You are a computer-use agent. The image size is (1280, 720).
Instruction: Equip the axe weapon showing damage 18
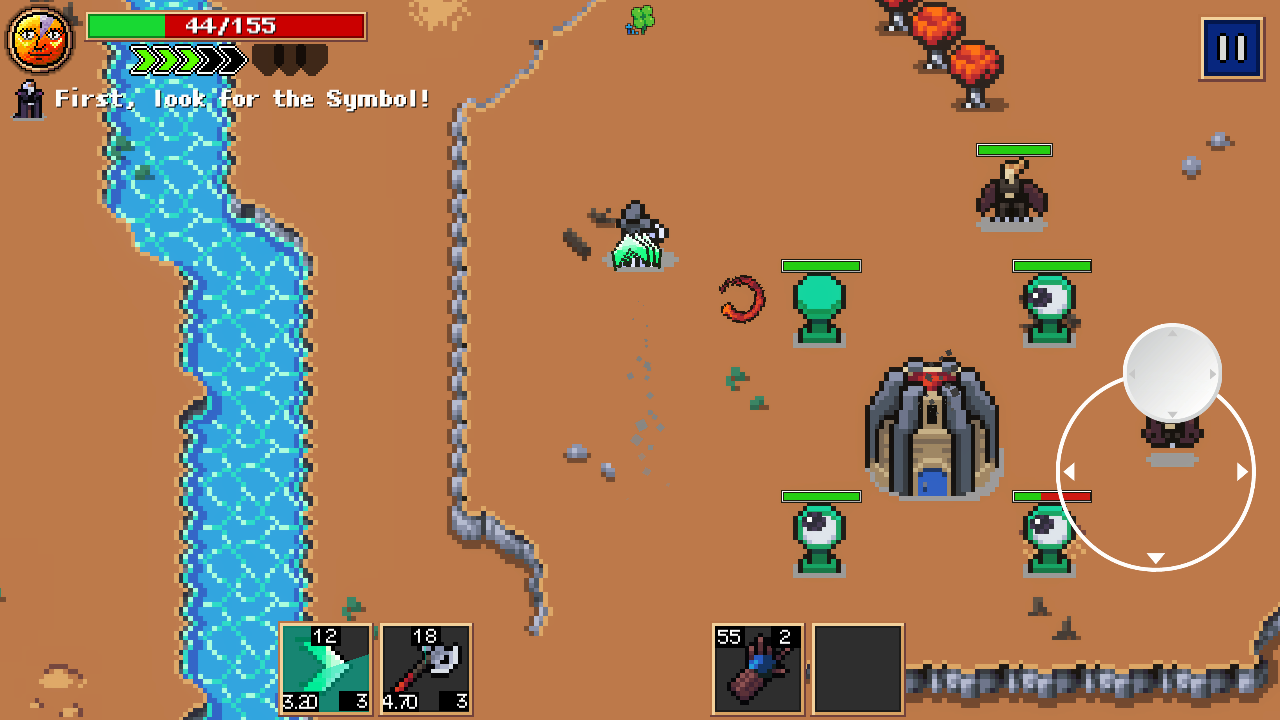tap(425, 670)
